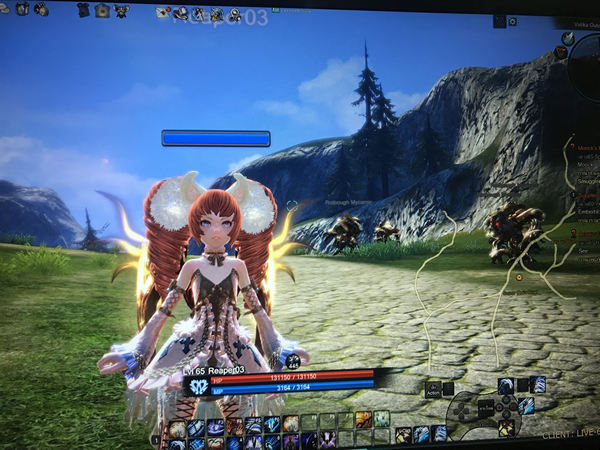Image resolution: width=600 pixels, height=450 pixels.
Task: Activate the orange flame skill on the hotbar
Action: [365, 420]
